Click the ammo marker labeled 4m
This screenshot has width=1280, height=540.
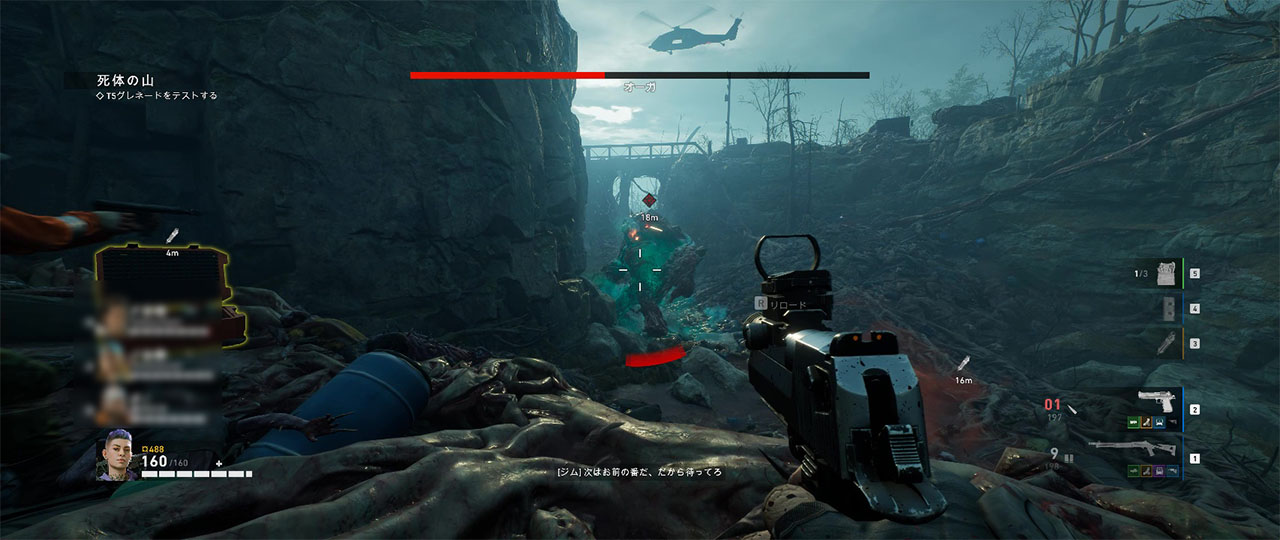pos(174,236)
